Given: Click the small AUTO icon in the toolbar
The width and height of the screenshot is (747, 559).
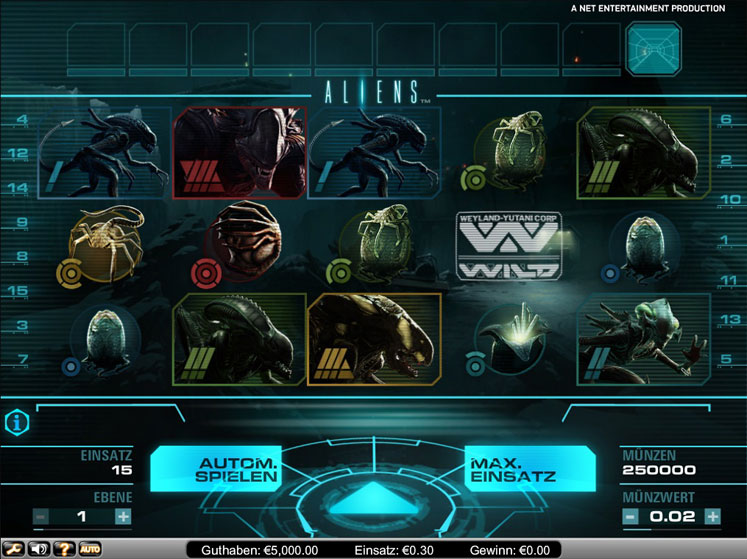Looking at the screenshot, I should point(90,549).
